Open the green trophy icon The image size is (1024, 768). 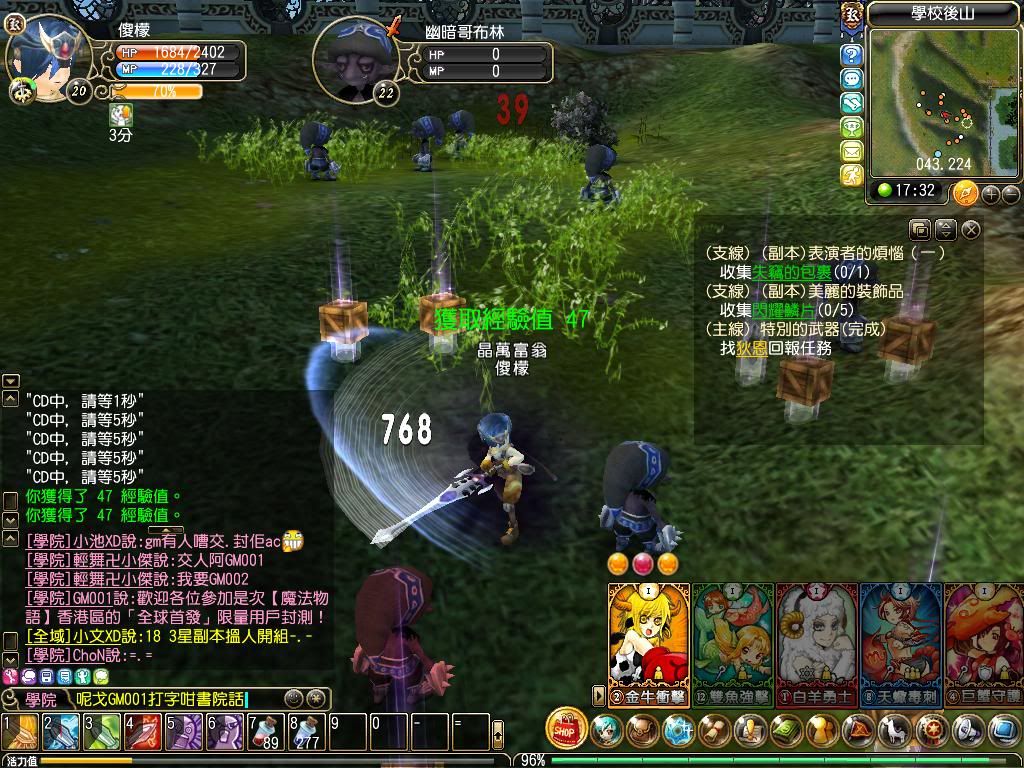(x=852, y=127)
